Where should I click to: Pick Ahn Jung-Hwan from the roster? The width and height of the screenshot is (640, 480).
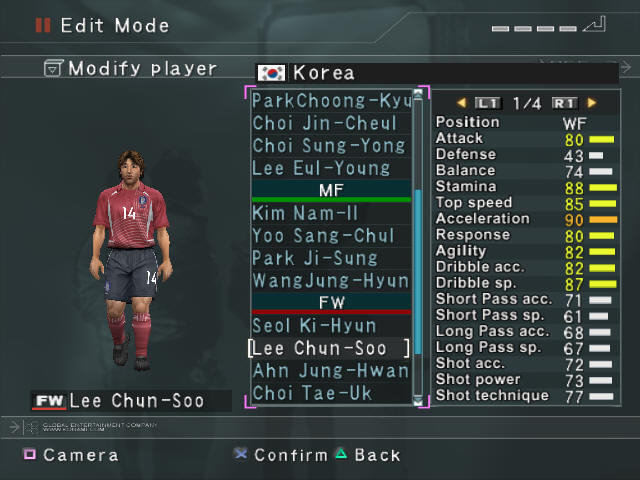tap(331, 371)
